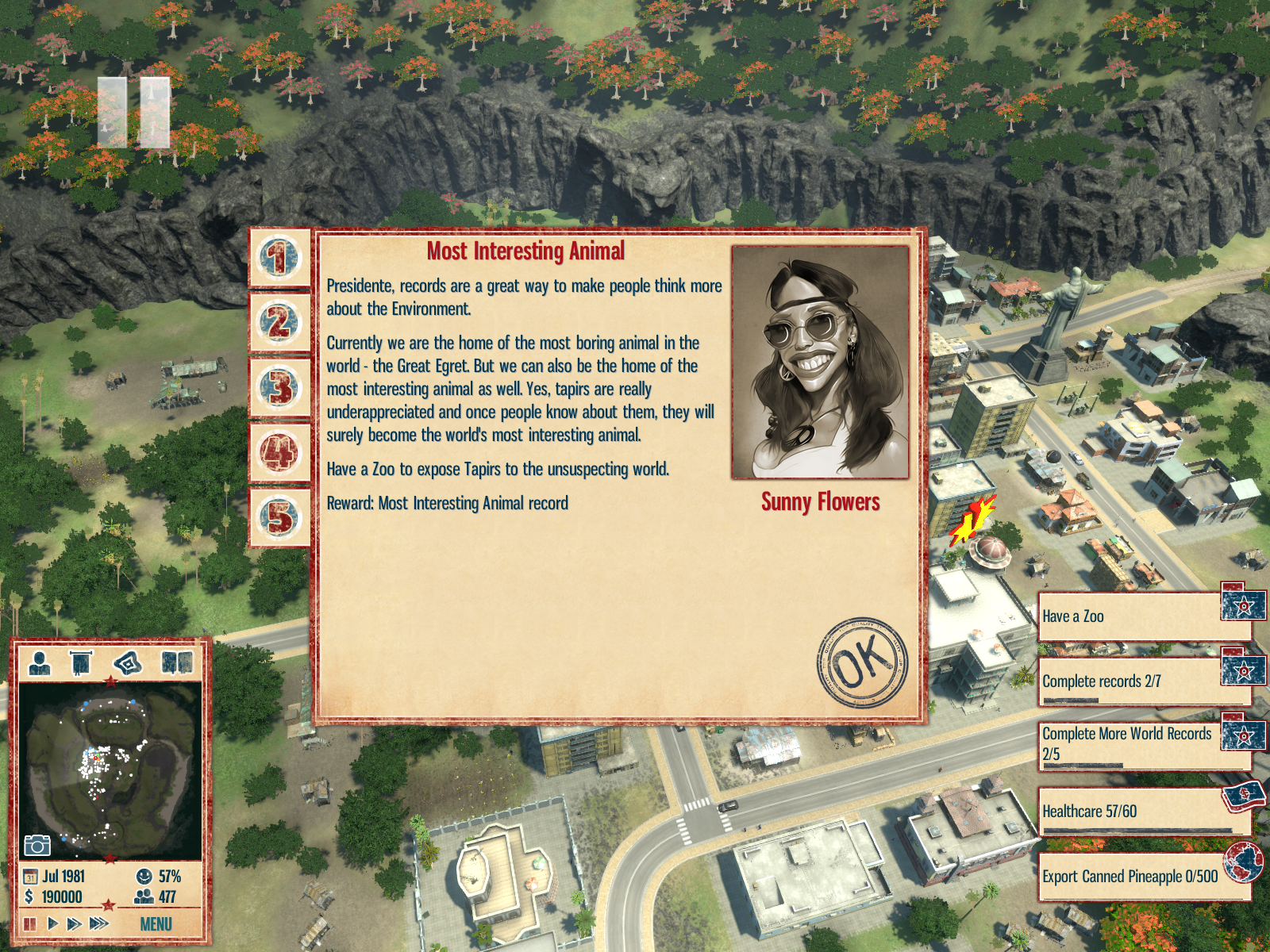
Task: Pause the game speed
Action: (30, 924)
